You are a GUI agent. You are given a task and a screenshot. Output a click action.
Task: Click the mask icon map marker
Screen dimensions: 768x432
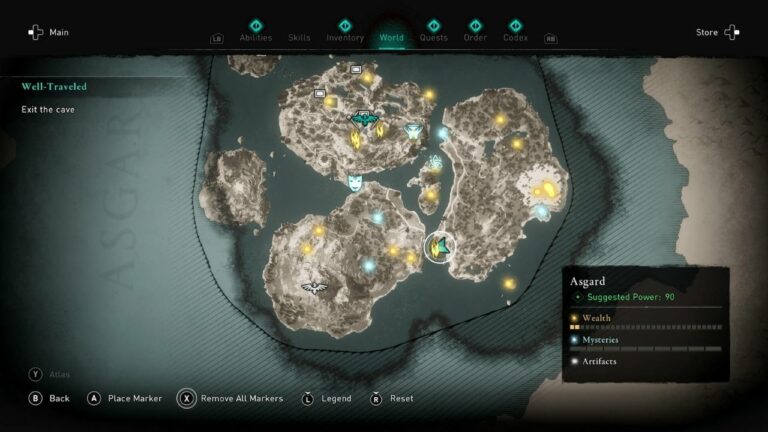[355, 181]
